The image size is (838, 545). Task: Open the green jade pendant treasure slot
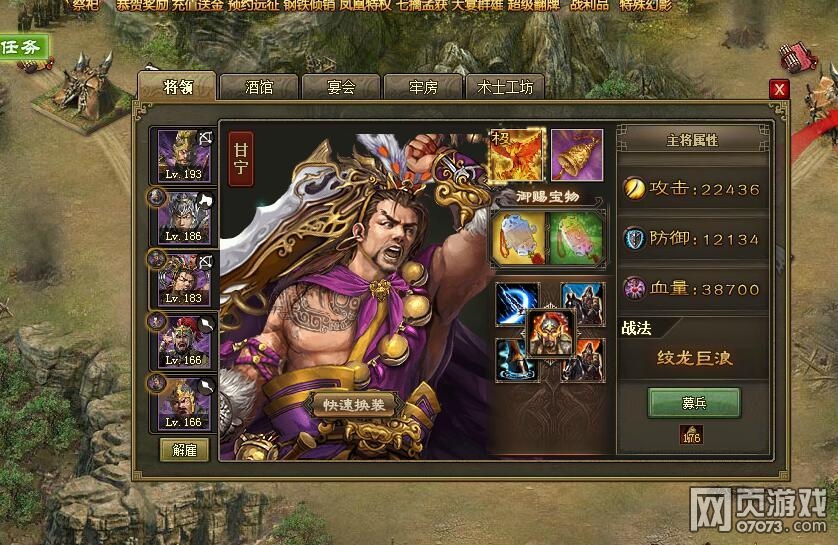coord(577,236)
